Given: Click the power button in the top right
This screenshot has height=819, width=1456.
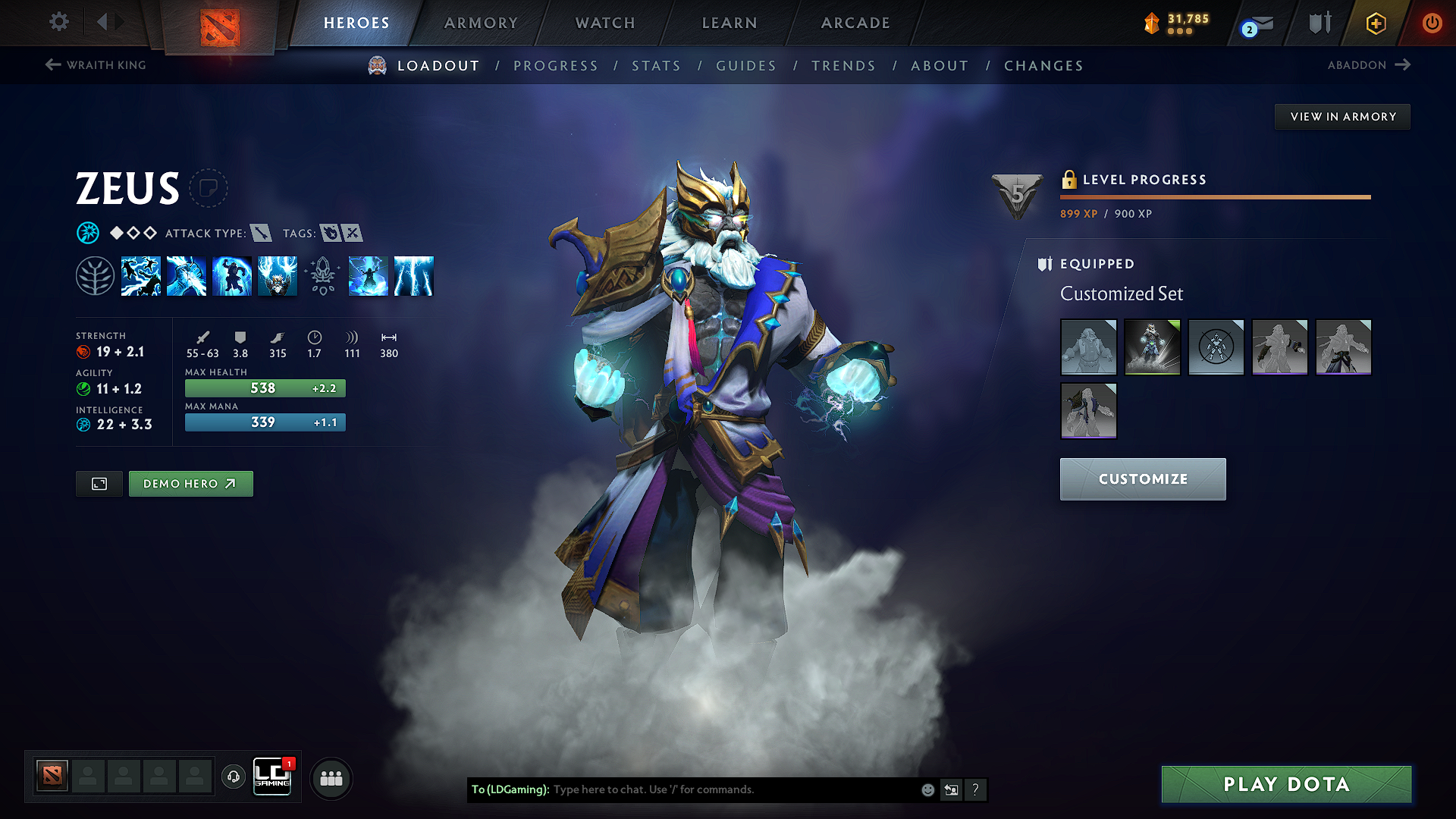Looking at the screenshot, I should 1432,23.
